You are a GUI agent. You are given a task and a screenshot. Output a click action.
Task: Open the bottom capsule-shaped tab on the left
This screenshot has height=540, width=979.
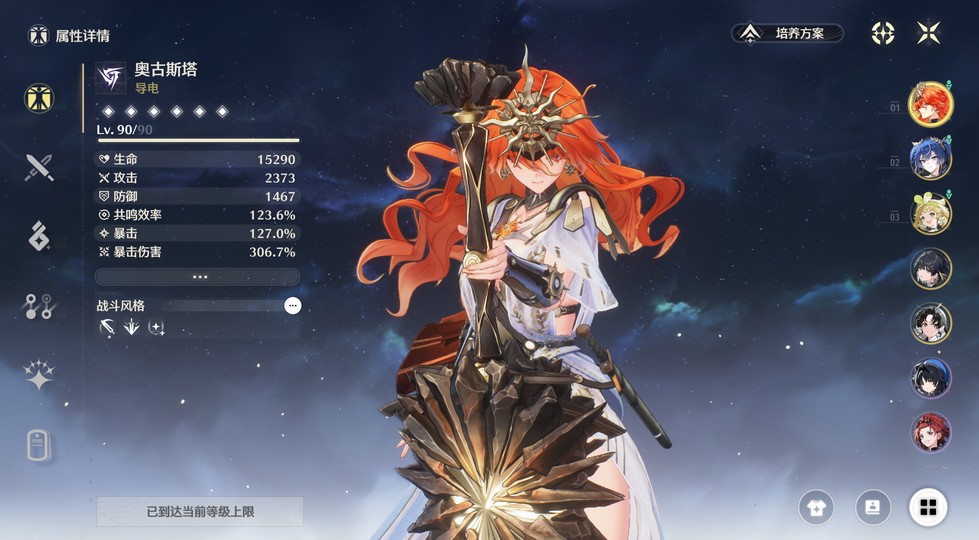pyautogui.click(x=39, y=446)
